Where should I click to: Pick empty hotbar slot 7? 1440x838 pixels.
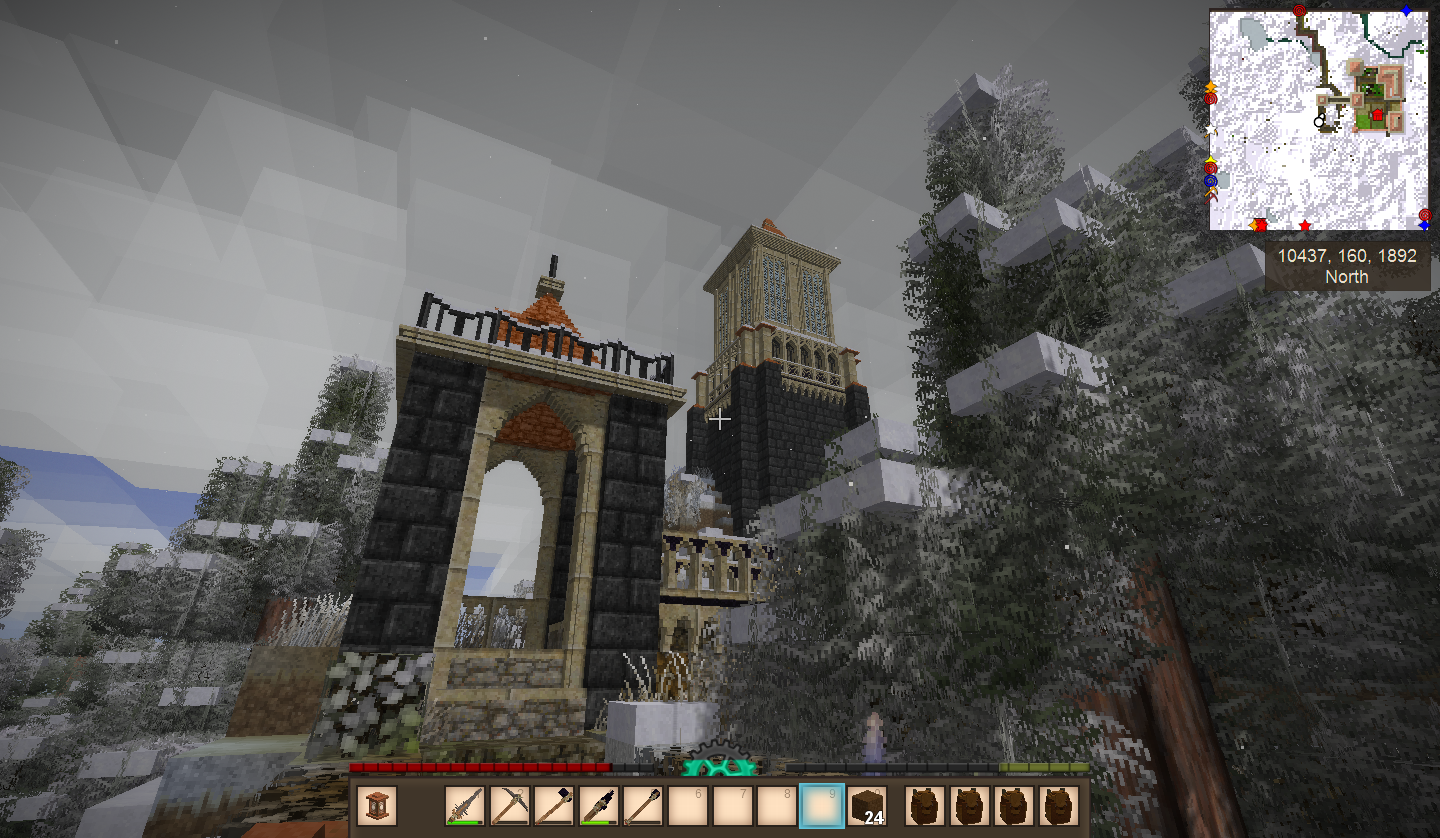732,807
